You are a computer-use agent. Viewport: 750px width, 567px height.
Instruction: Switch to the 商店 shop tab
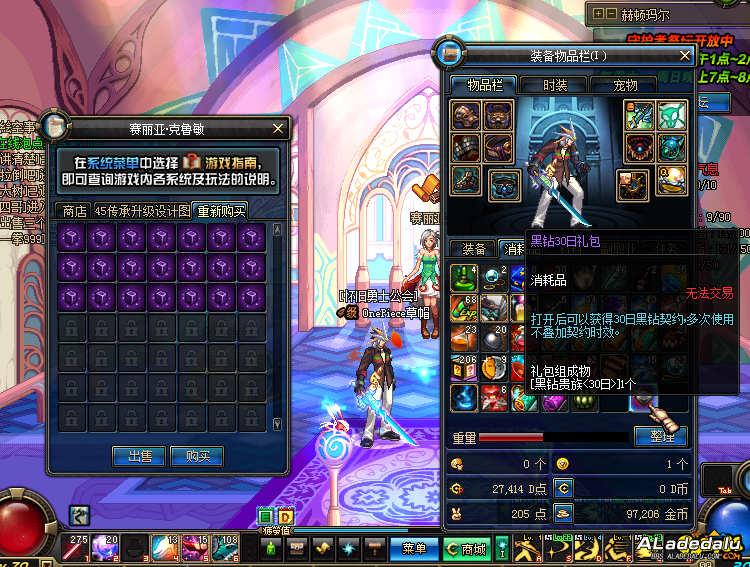pyautogui.click(x=73, y=211)
